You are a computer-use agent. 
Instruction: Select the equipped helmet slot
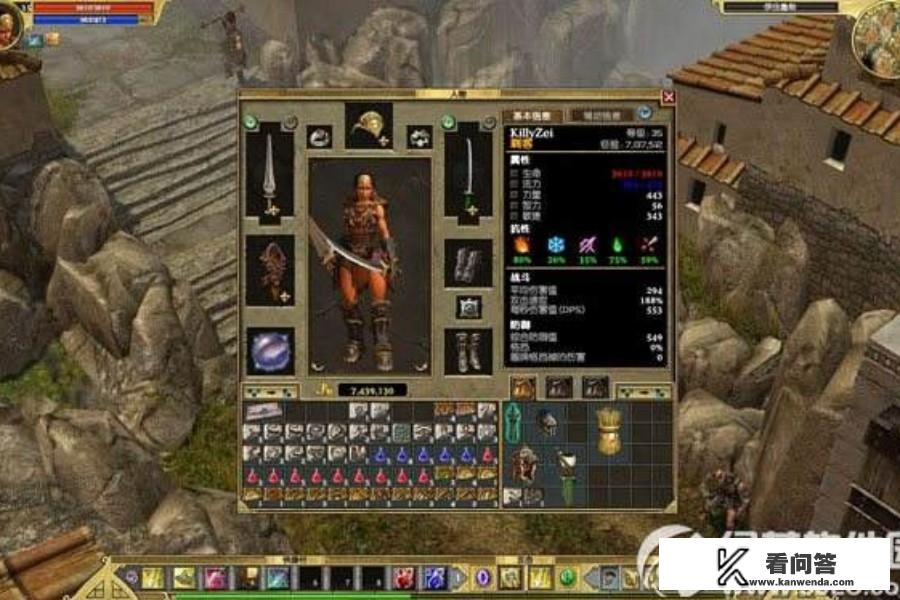point(368,125)
